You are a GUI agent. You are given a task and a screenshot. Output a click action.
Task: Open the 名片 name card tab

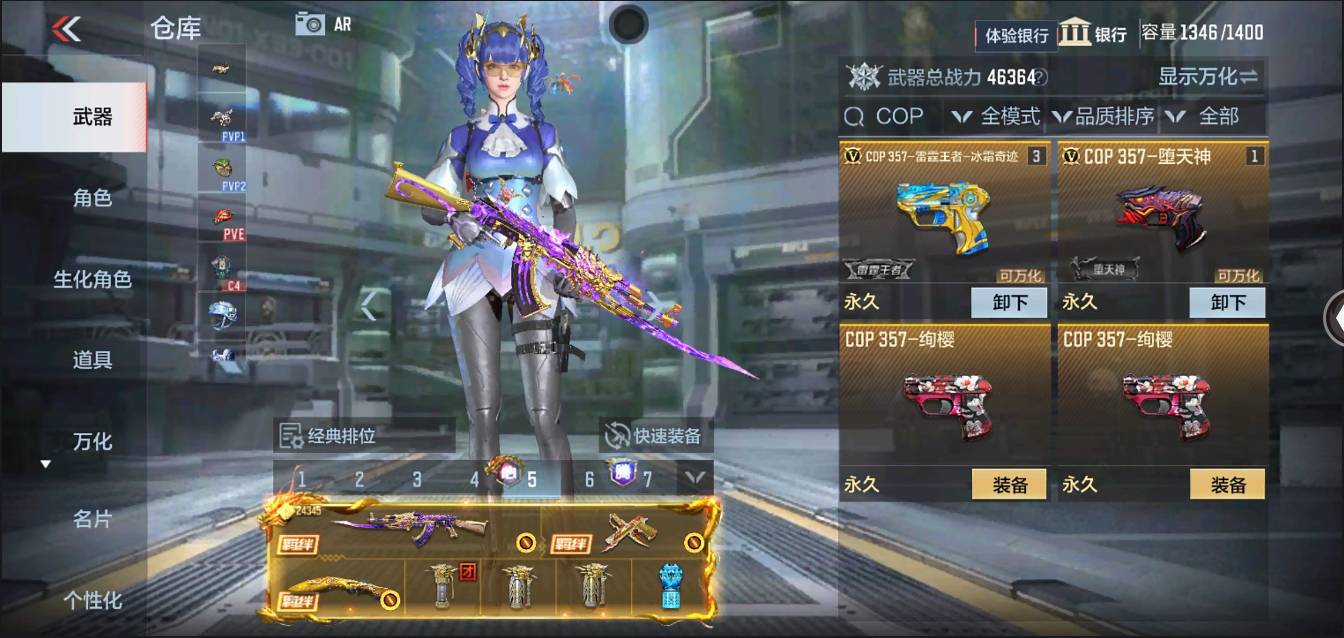(91, 520)
